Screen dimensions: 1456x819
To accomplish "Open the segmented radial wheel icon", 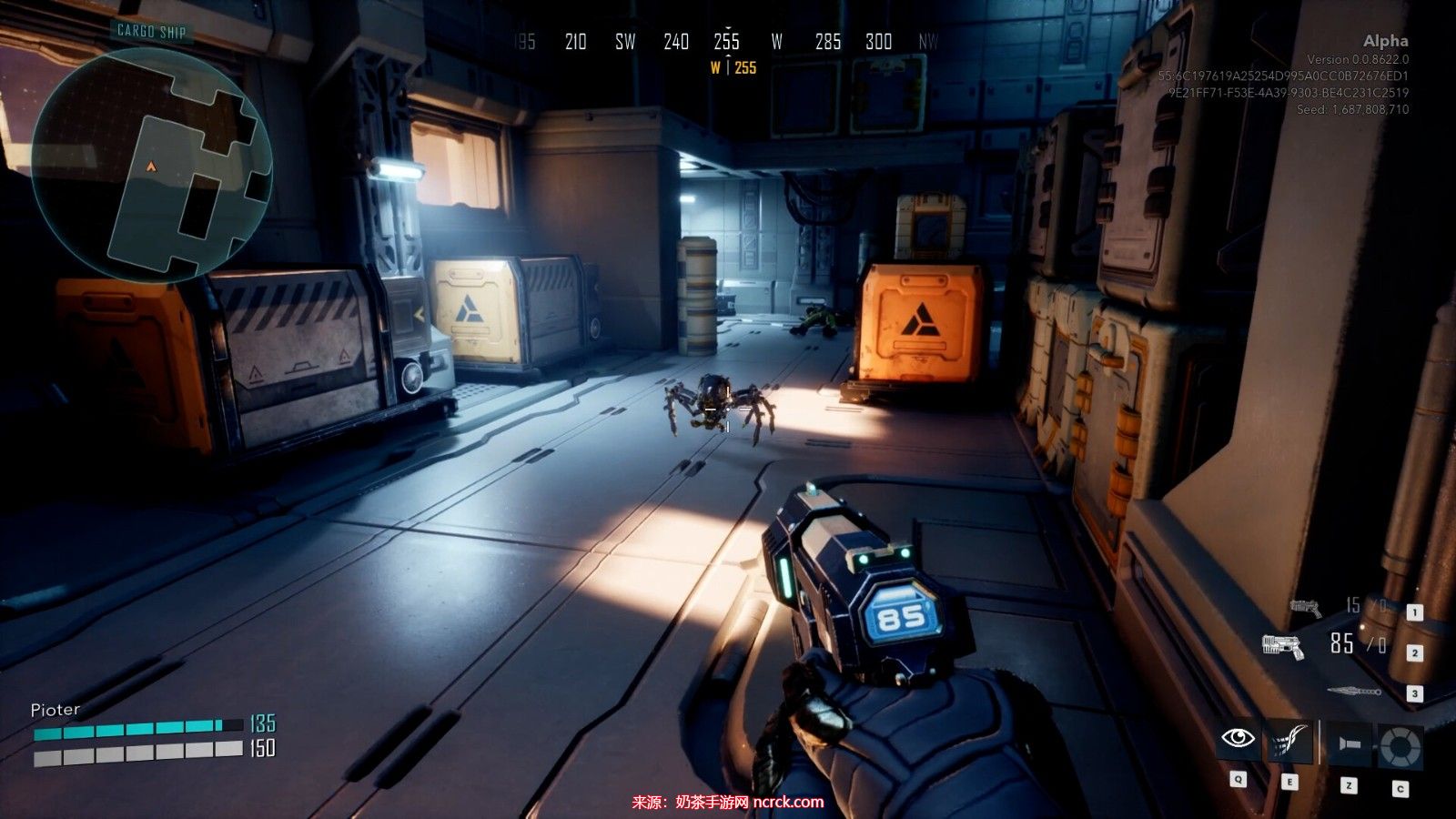I will pos(1399,746).
